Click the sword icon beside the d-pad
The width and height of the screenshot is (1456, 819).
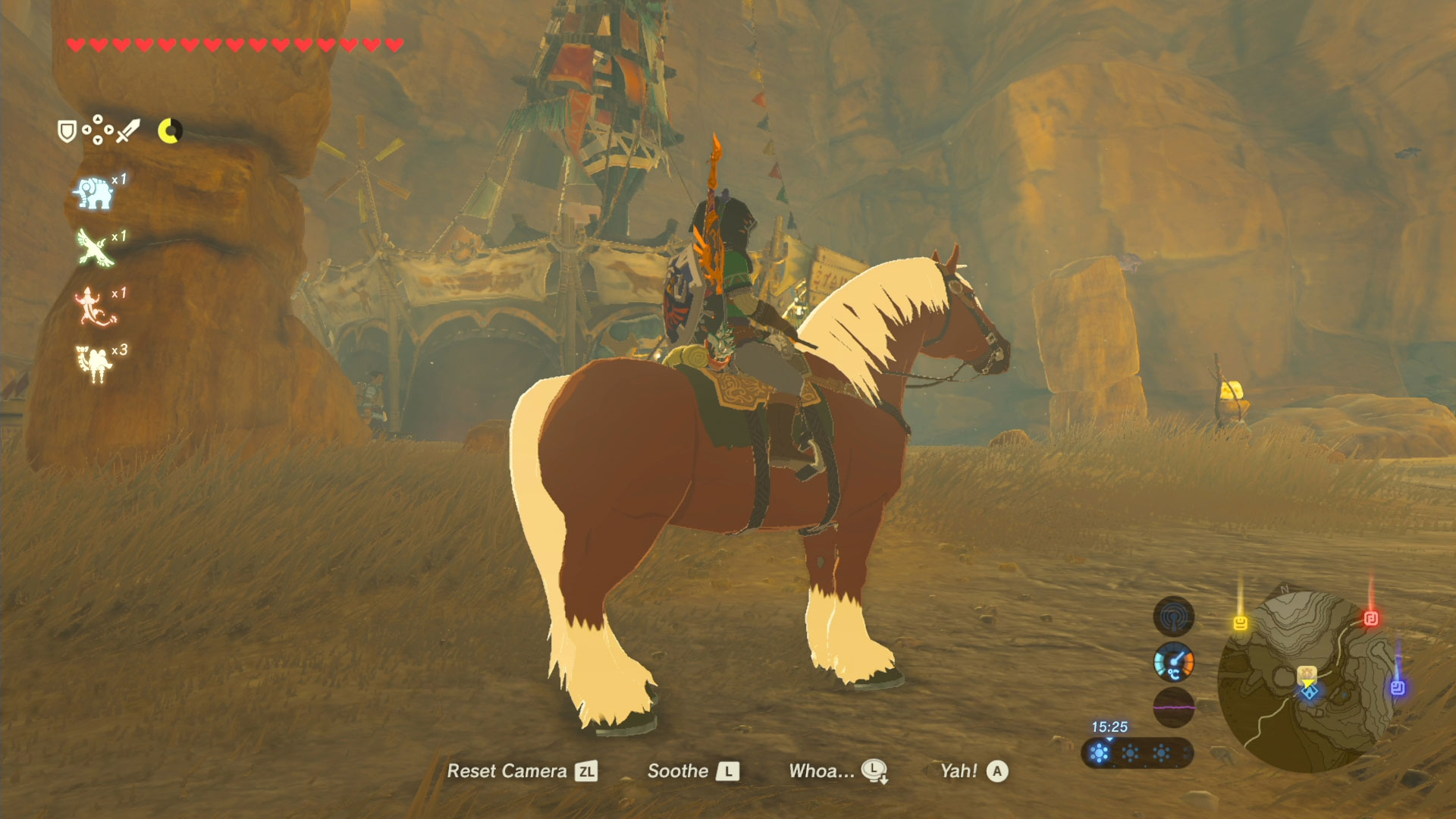click(129, 130)
